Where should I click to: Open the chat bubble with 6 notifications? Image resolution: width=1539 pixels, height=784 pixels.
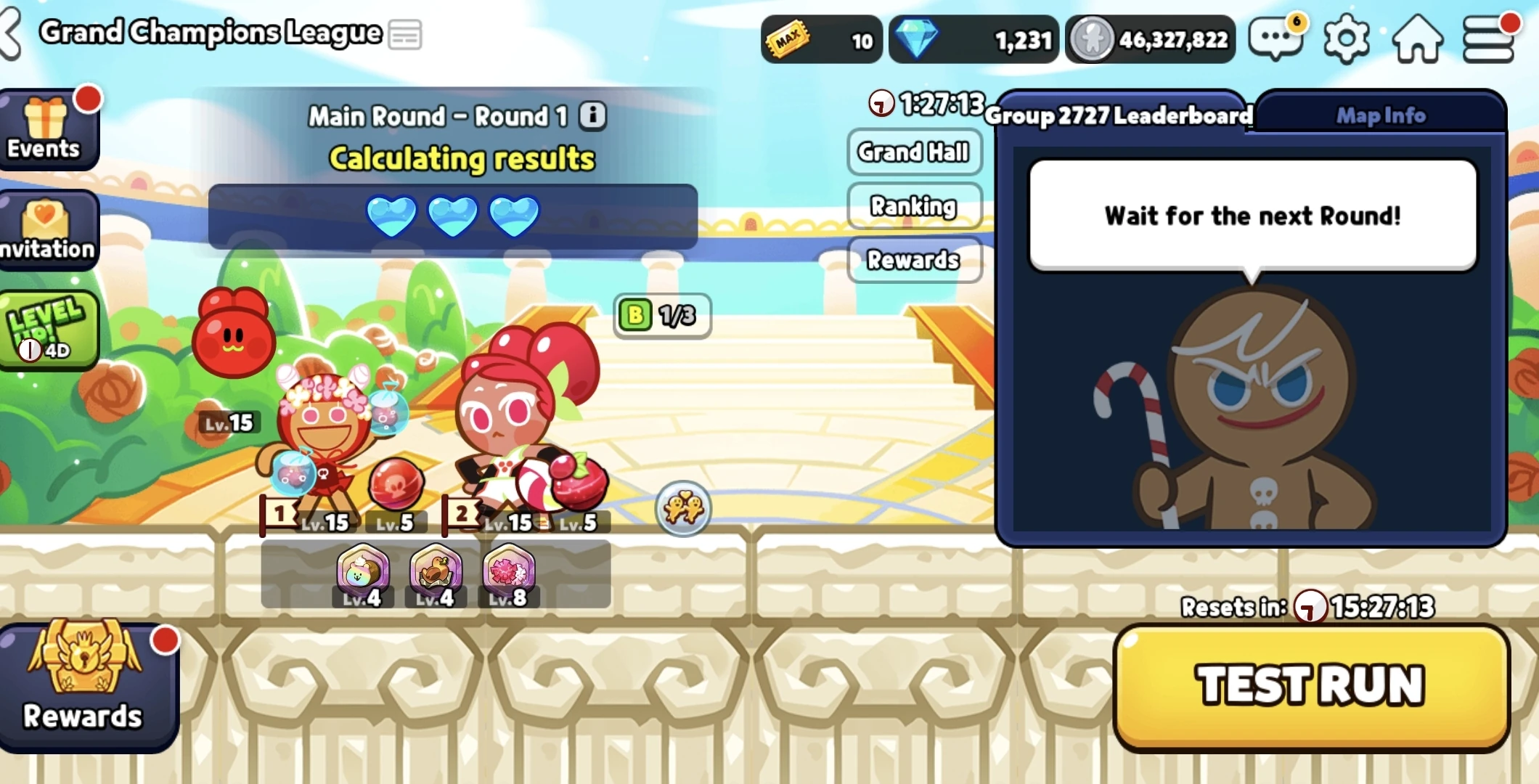coord(1275,39)
